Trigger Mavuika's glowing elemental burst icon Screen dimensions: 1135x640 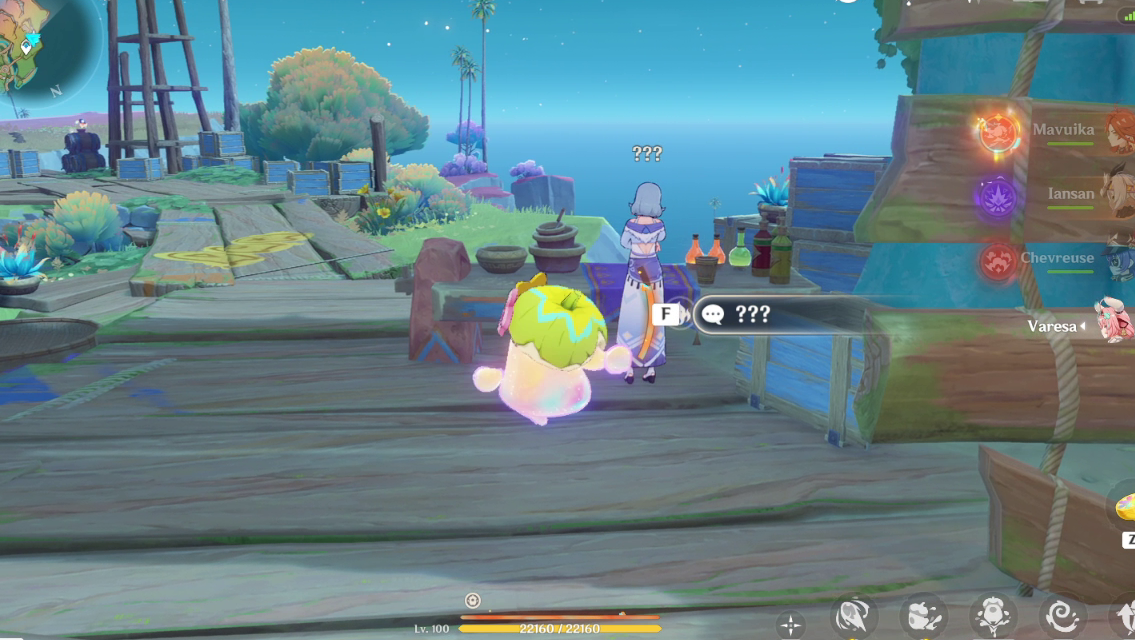(x=998, y=132)
